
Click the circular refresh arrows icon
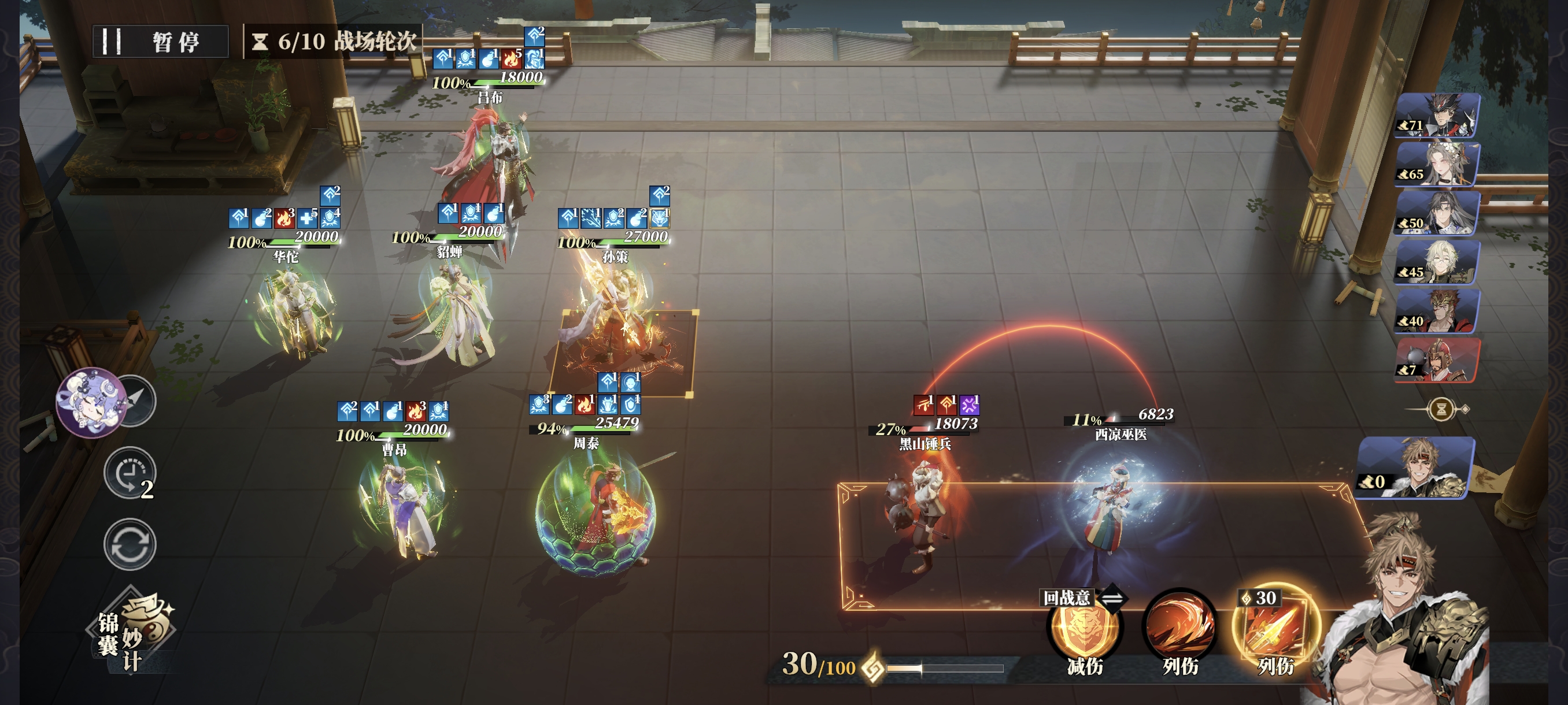pos(130,544)
